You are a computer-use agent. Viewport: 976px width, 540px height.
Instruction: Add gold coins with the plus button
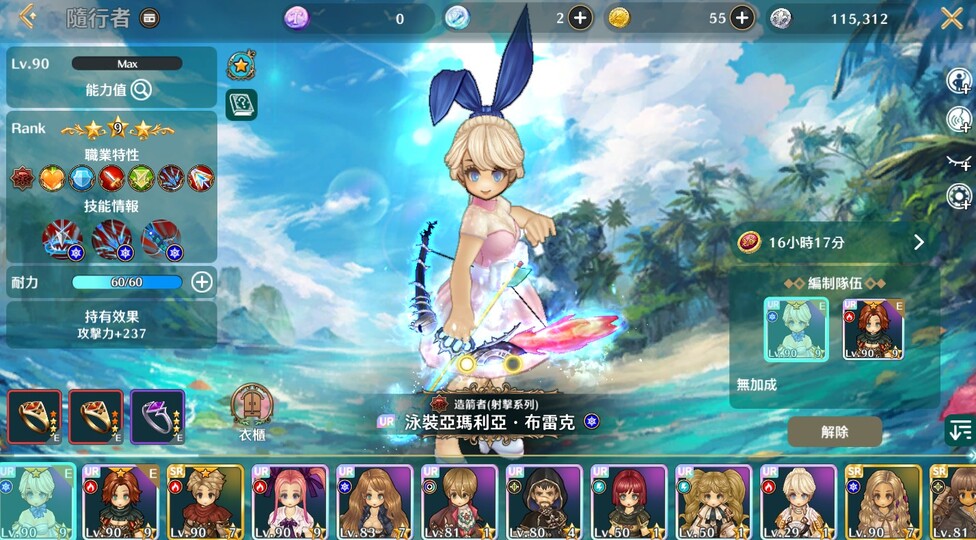pyautogui.click(x=742, y=17)
